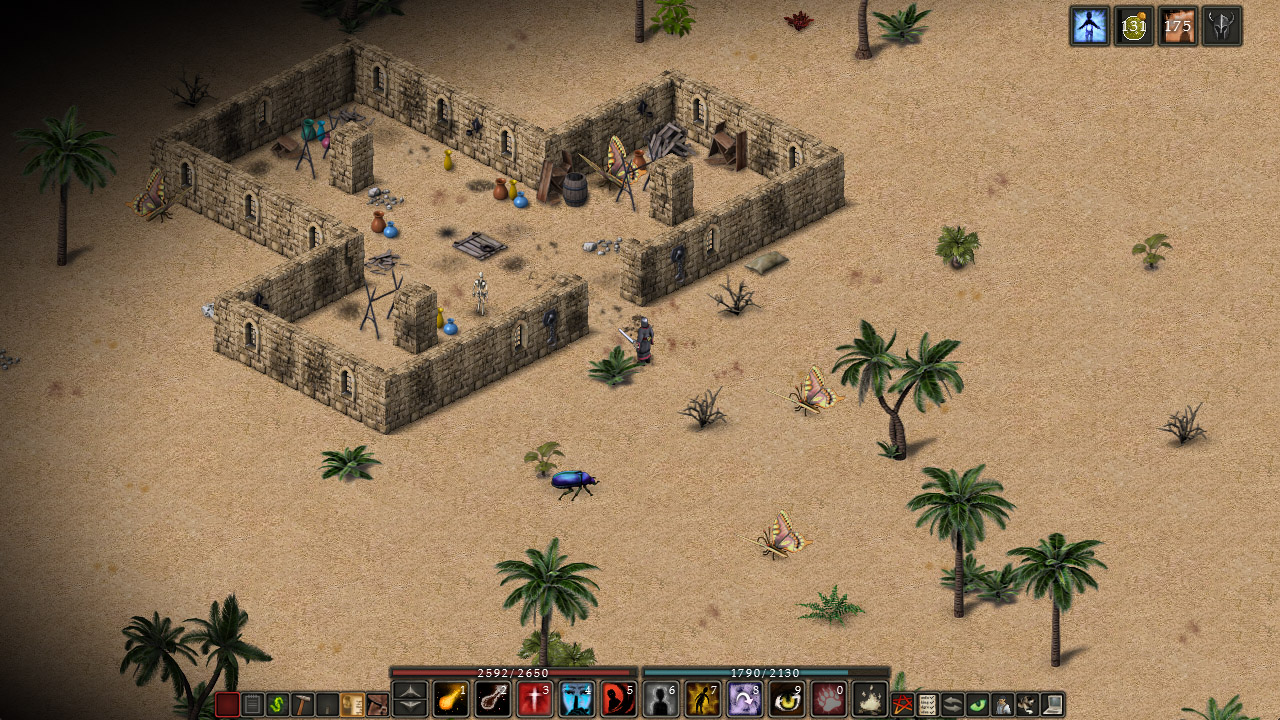Open the laptop computer menu icon

[1052, 705]
